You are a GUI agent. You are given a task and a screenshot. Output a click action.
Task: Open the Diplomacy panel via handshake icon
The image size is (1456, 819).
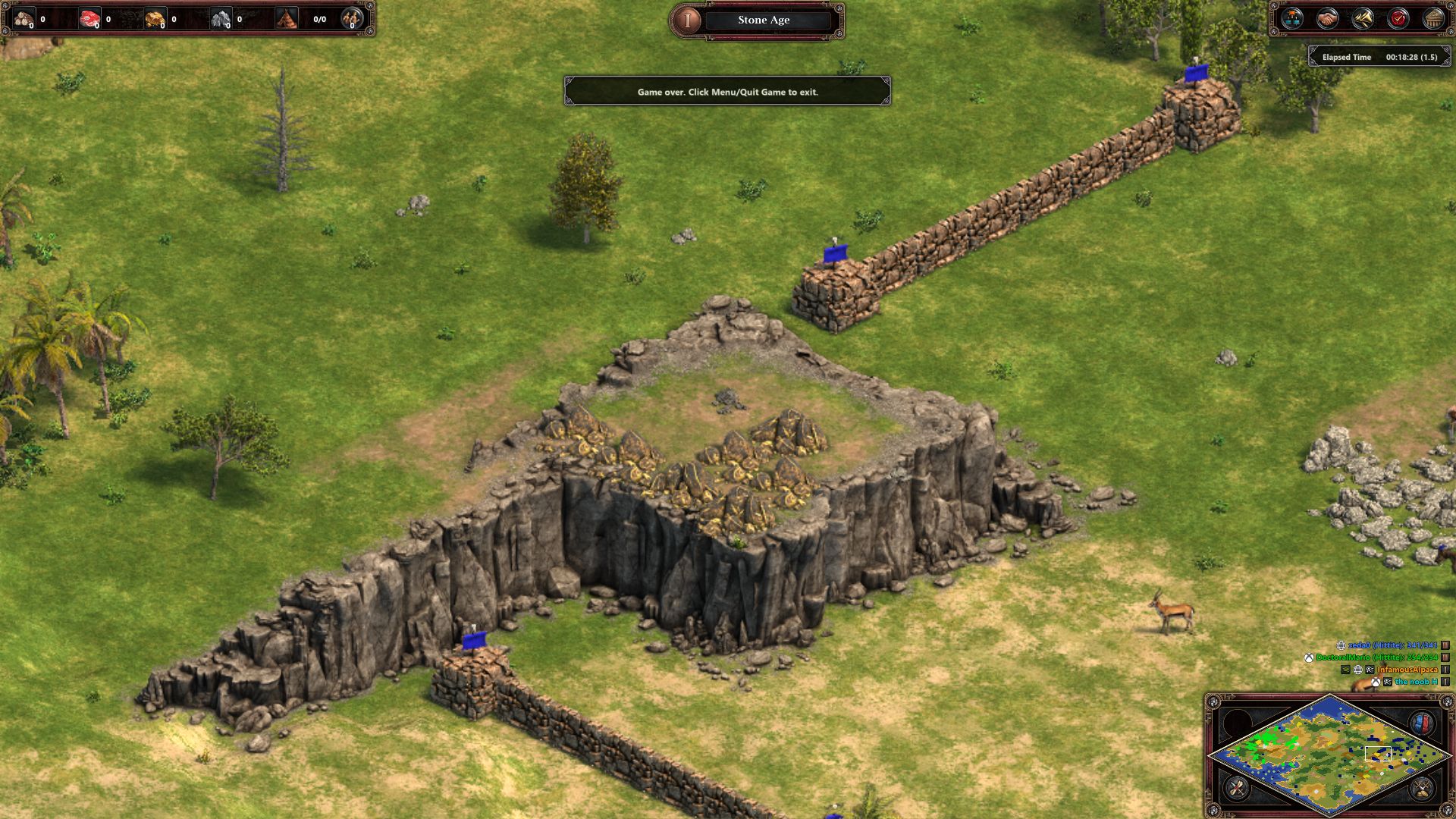(1326, 17)
